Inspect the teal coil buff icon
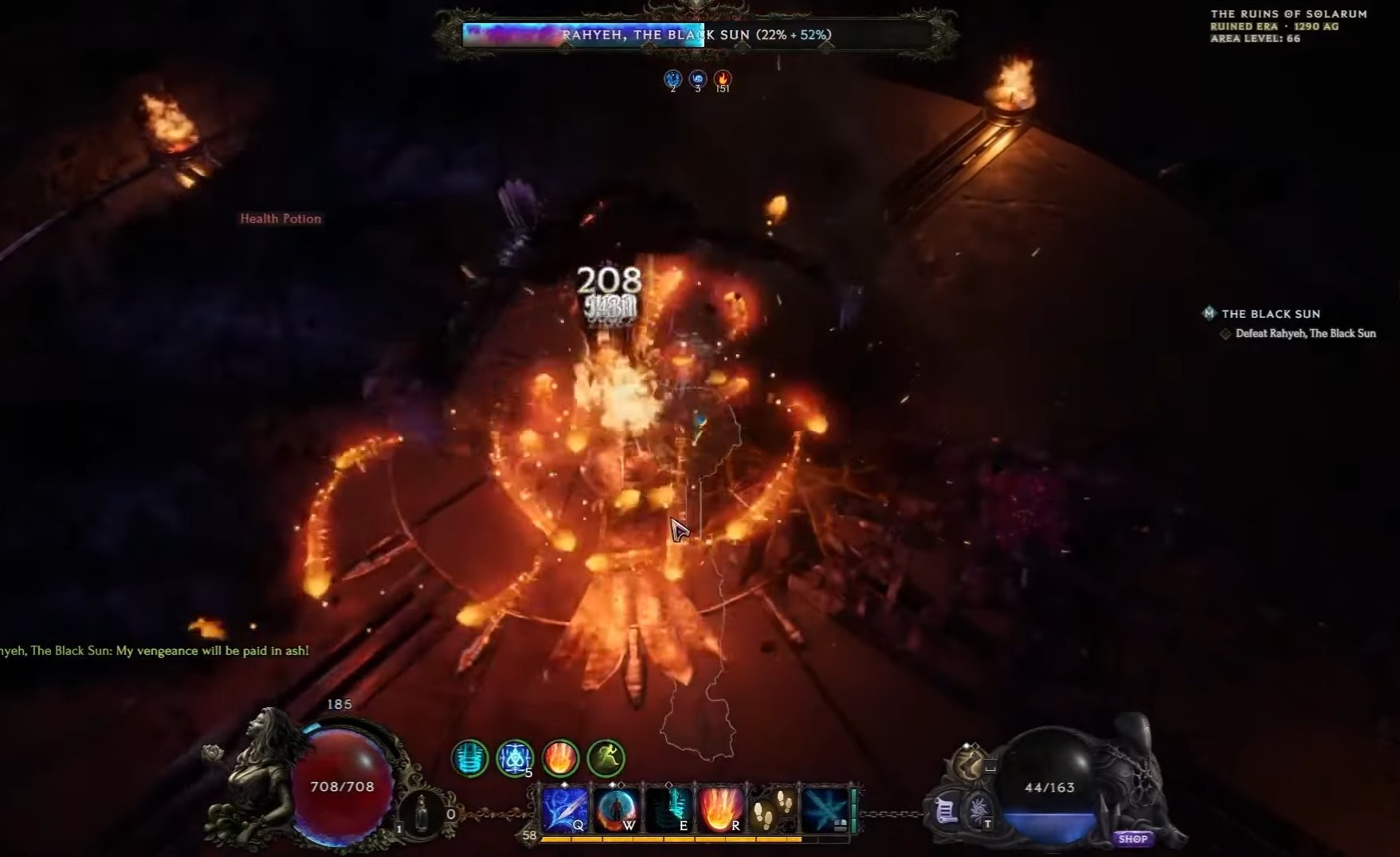This screenshot has width=1400, height=857. tap(470, 757)
